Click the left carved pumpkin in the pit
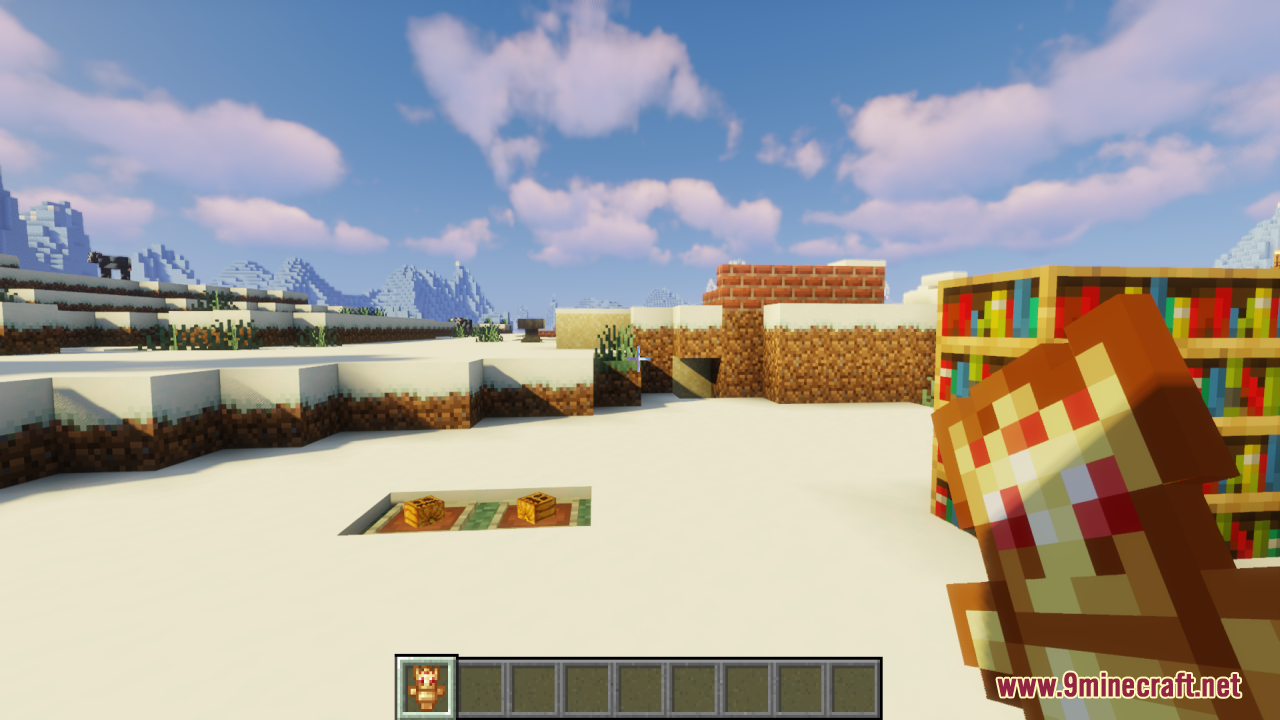This screenshot has width=1280, height=720. pyautogui.click(x=424, y=513)
